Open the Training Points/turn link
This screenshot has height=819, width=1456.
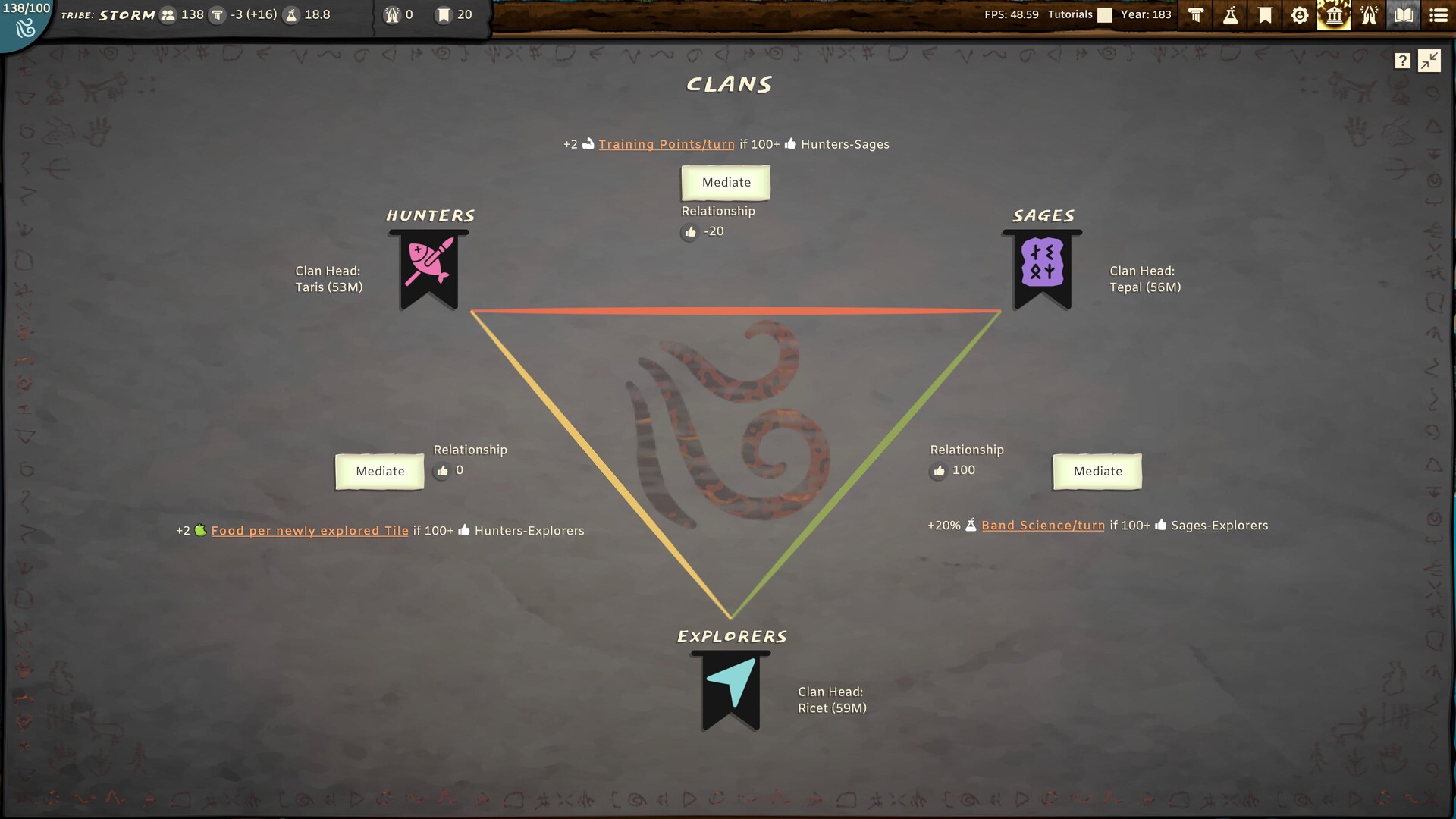tap(666, 144)
